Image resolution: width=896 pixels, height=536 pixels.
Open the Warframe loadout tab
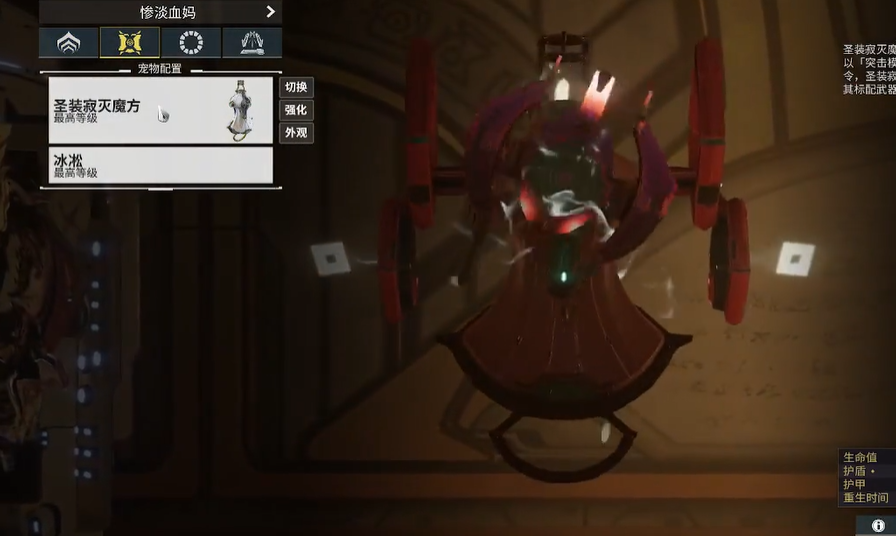(x=69, y=43)
